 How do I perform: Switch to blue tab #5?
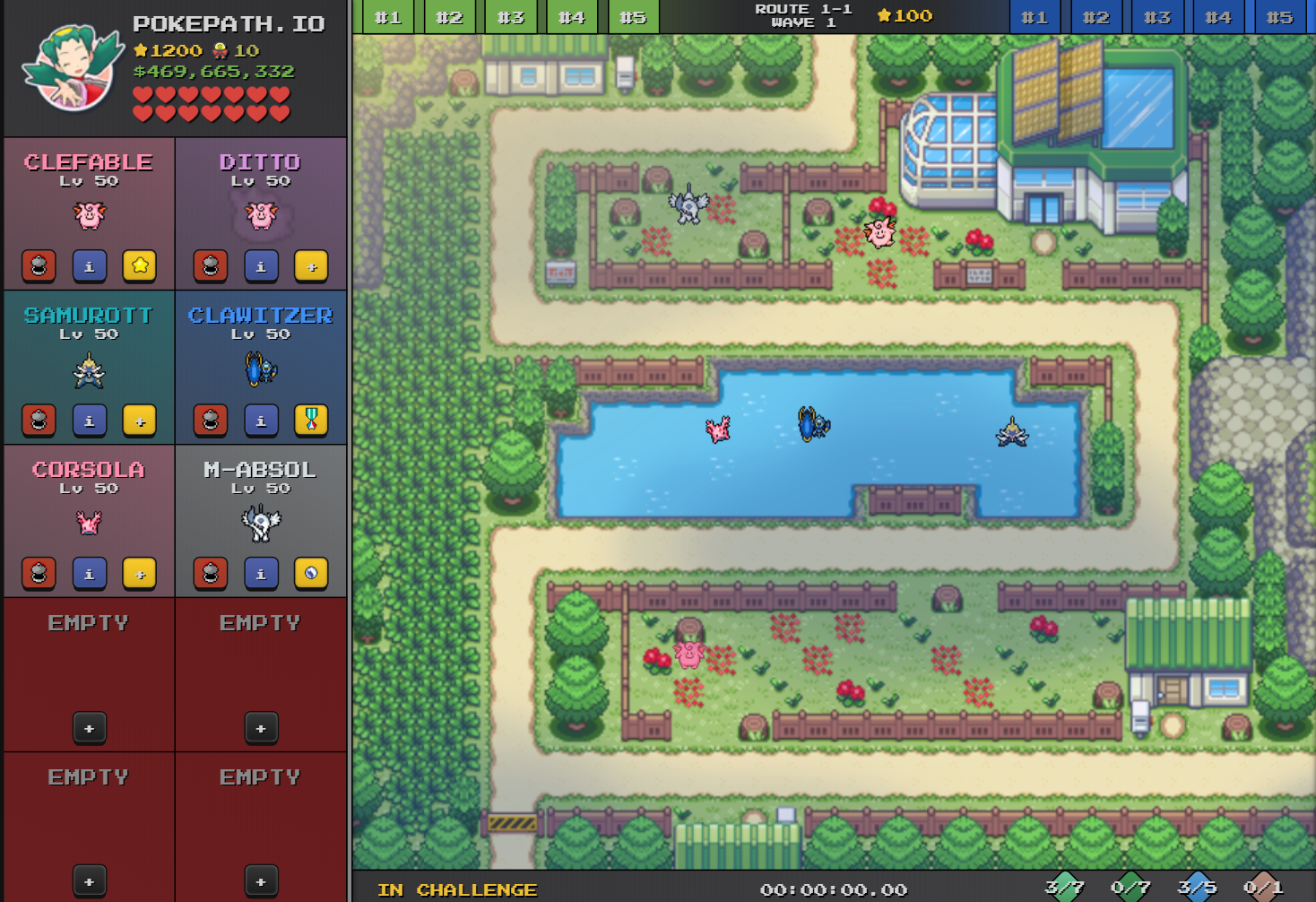tap(1279, 16)
